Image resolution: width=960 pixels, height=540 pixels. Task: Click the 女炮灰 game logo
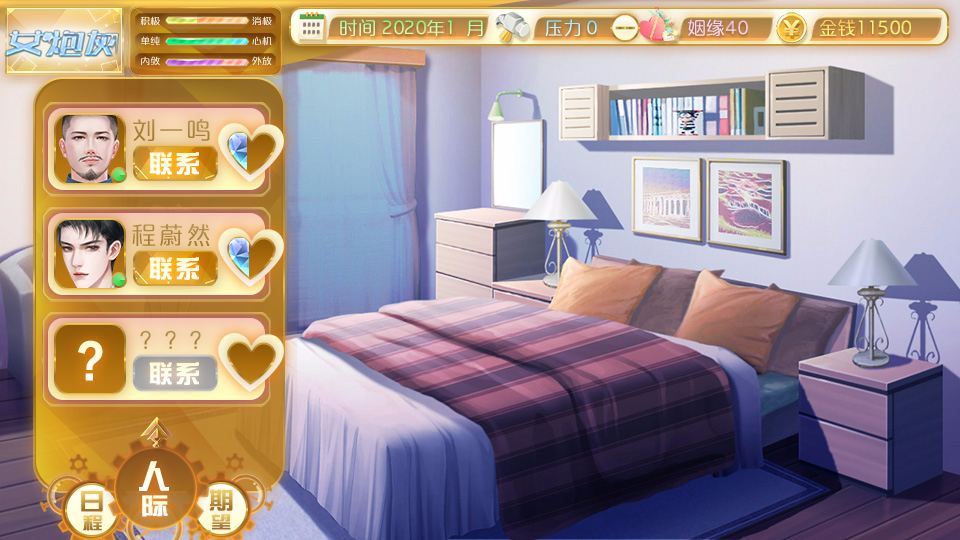(64, 42)
